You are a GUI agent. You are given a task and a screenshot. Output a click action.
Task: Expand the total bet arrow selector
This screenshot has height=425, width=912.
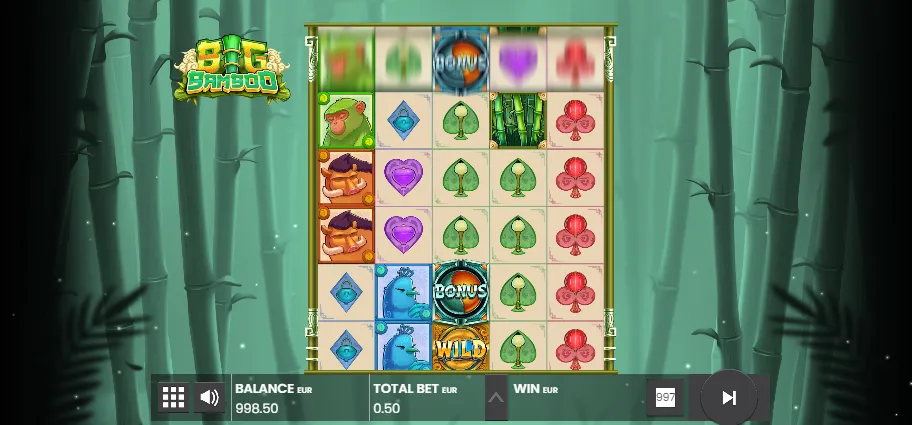click(x=496, y=397)
